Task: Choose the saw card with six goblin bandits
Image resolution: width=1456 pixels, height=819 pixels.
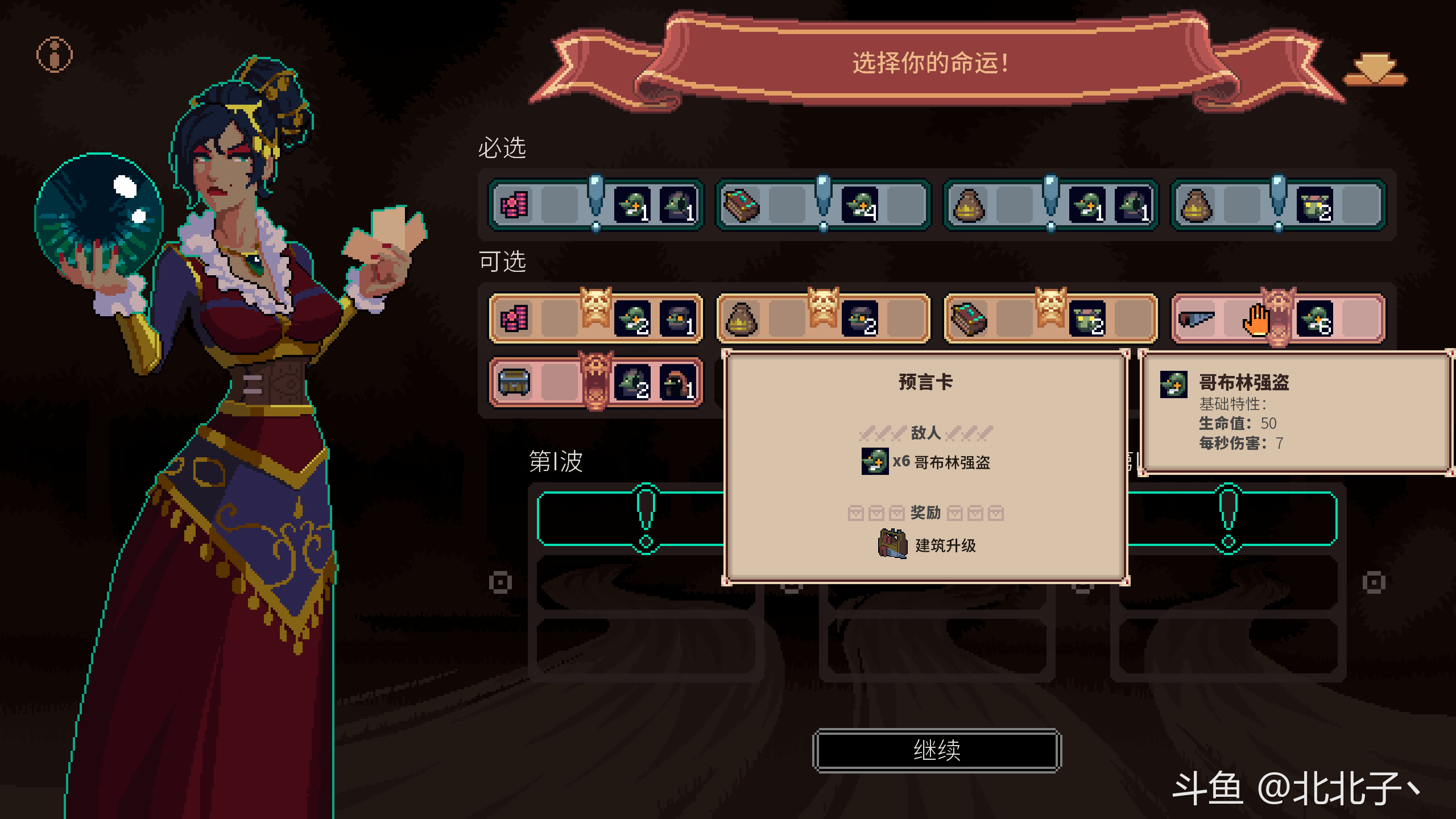Action: click(1278, 319)
